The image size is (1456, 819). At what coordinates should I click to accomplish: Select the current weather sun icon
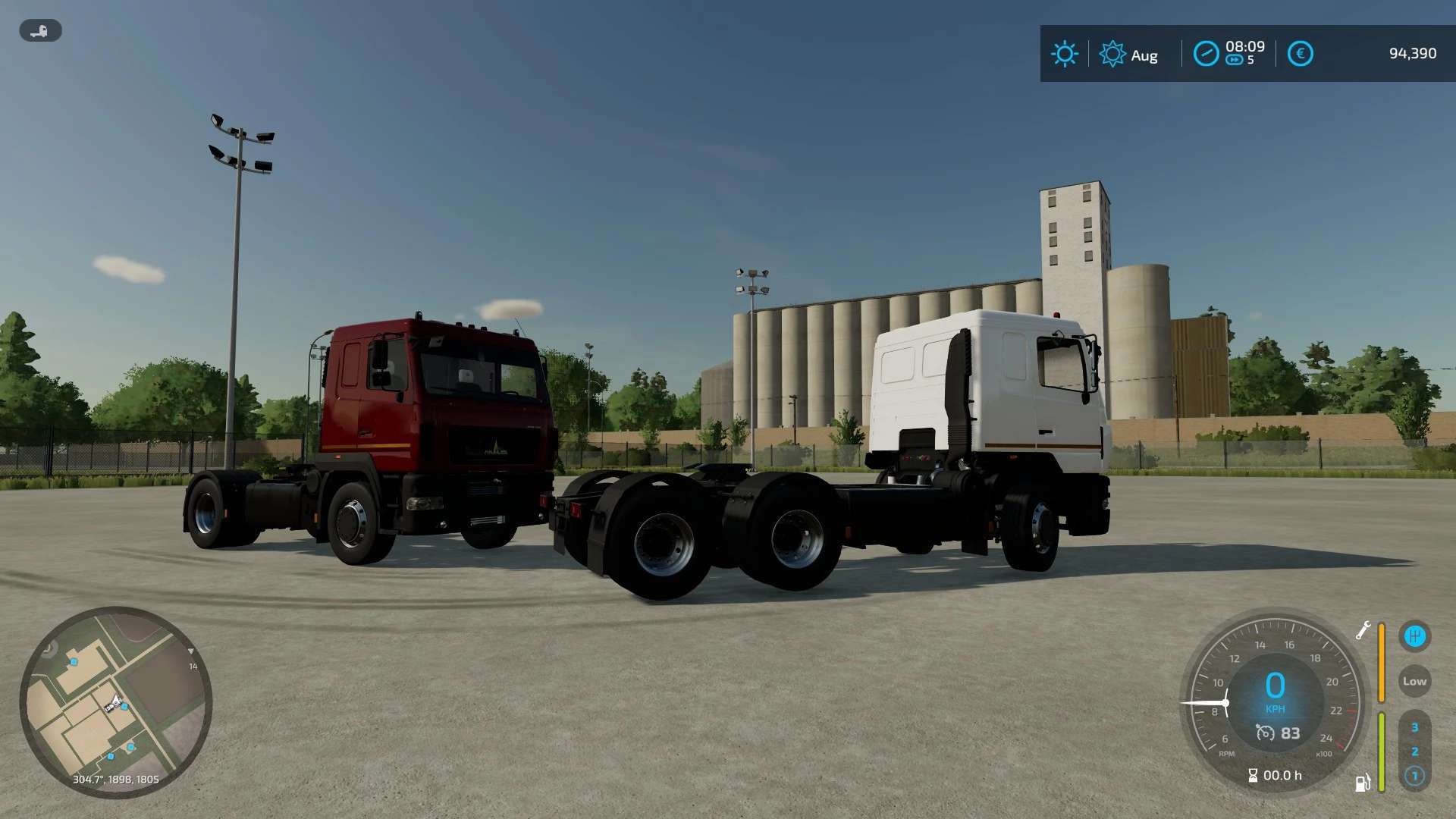1065,54
